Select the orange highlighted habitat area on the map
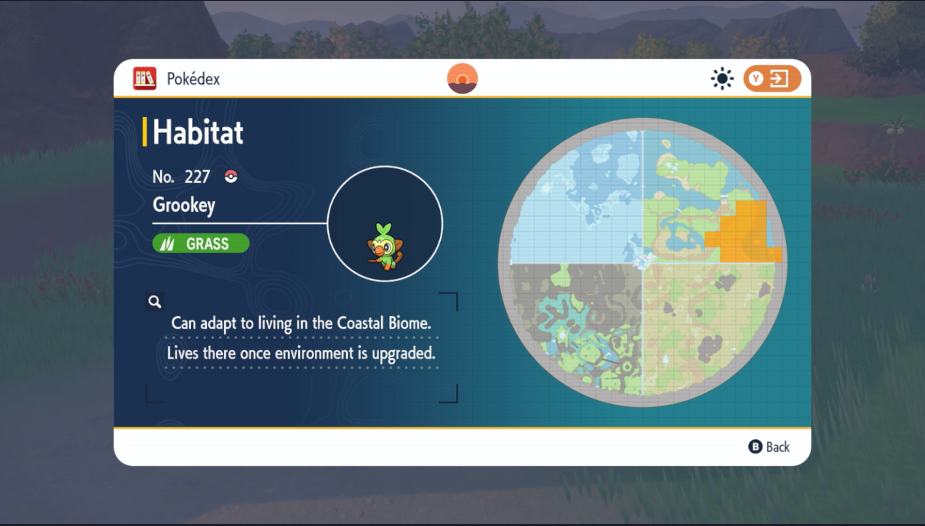This screenshot has width=925, height=526. [x=742, y=232]
